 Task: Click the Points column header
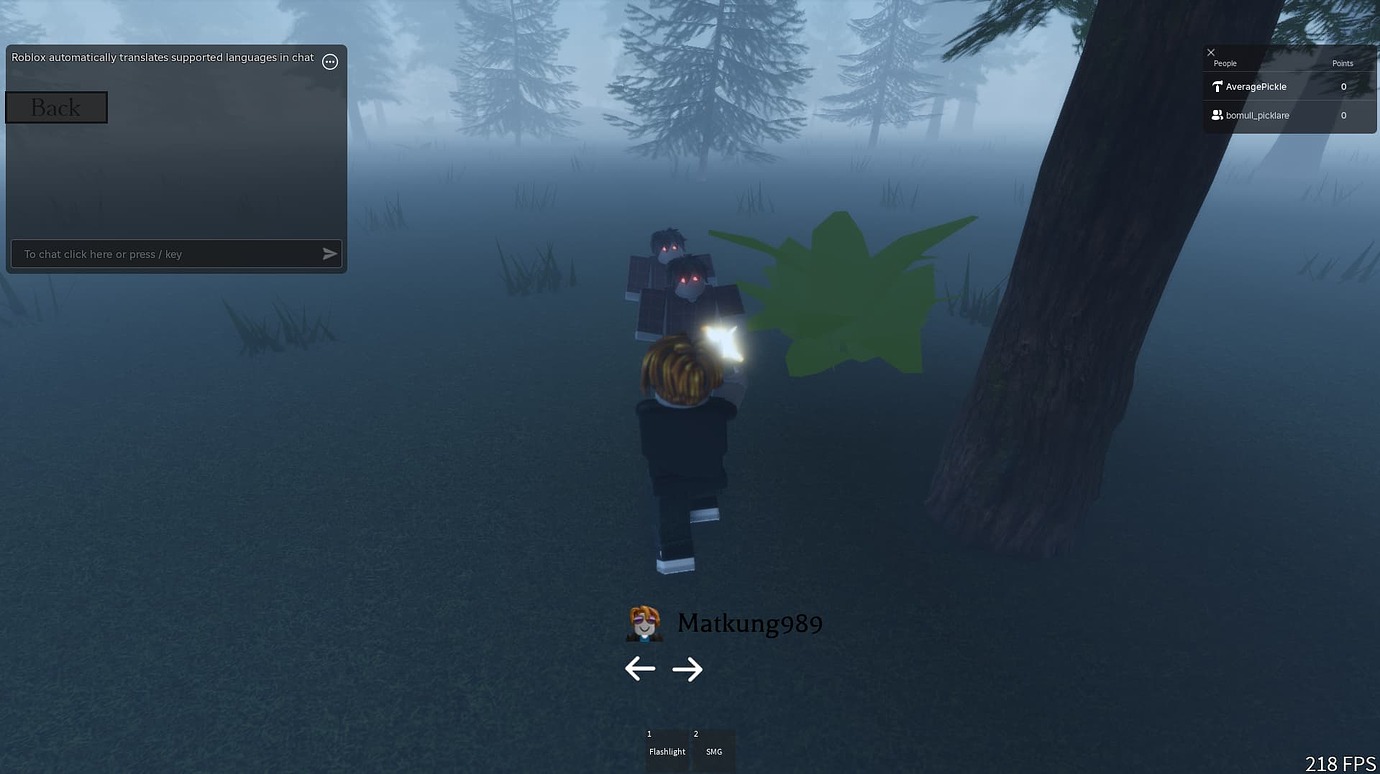click(x=1342, y=63)
